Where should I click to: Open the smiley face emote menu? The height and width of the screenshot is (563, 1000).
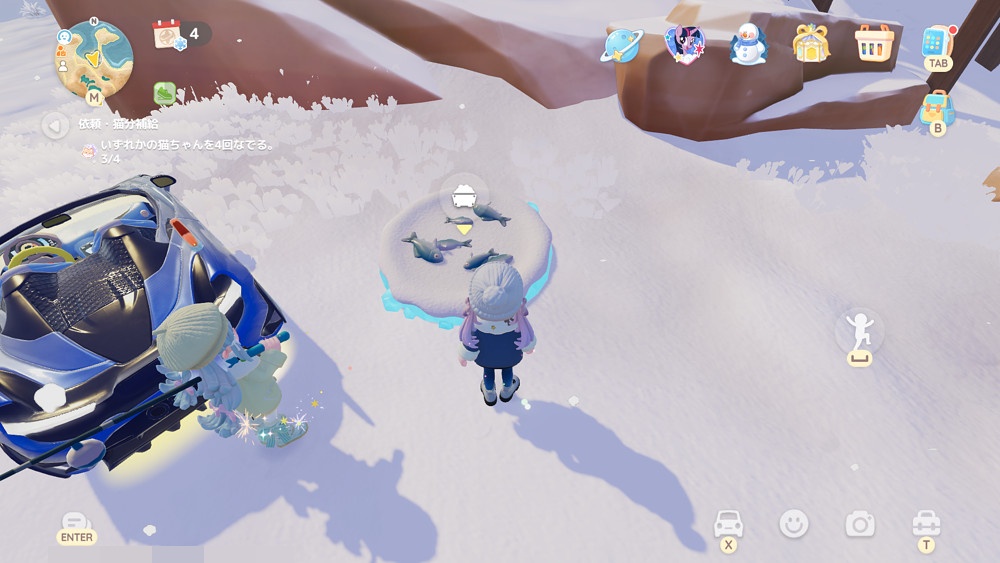[x=794, y=523]
